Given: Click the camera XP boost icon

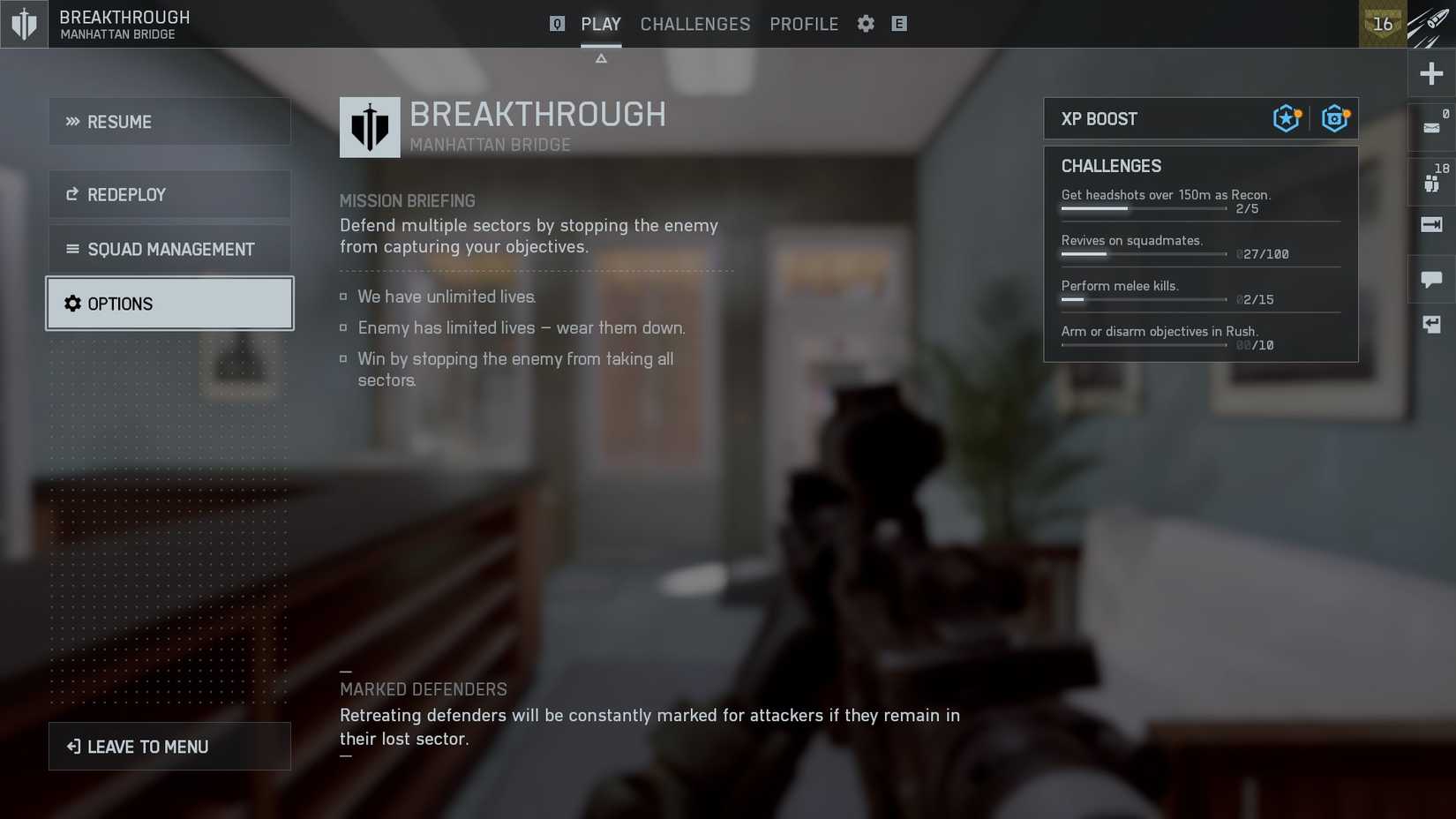Looking at the screenshot, I should pyautogui.click(x=1334, y=117).
